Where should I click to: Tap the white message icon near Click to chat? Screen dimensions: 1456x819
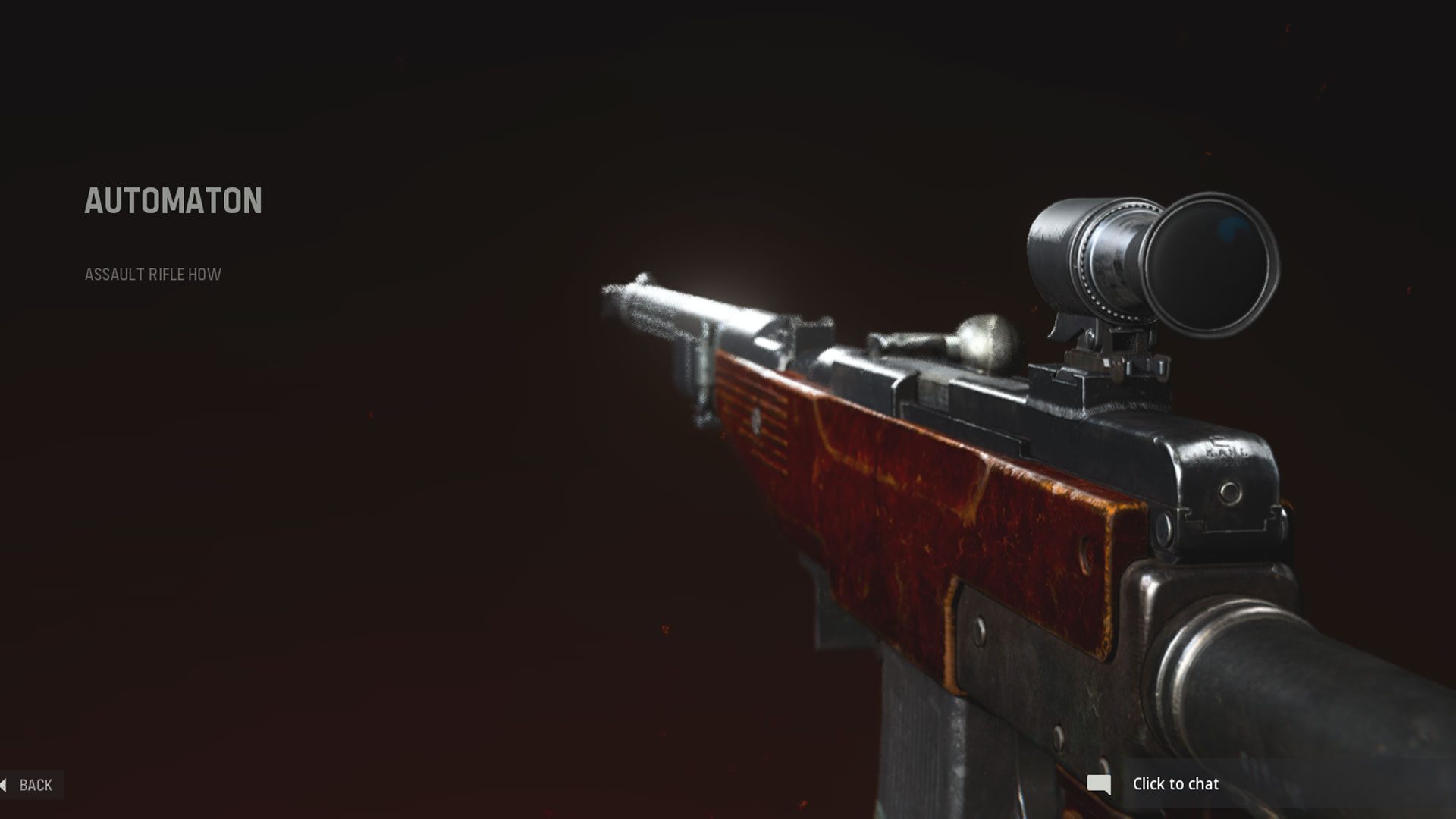(1099, 784)
